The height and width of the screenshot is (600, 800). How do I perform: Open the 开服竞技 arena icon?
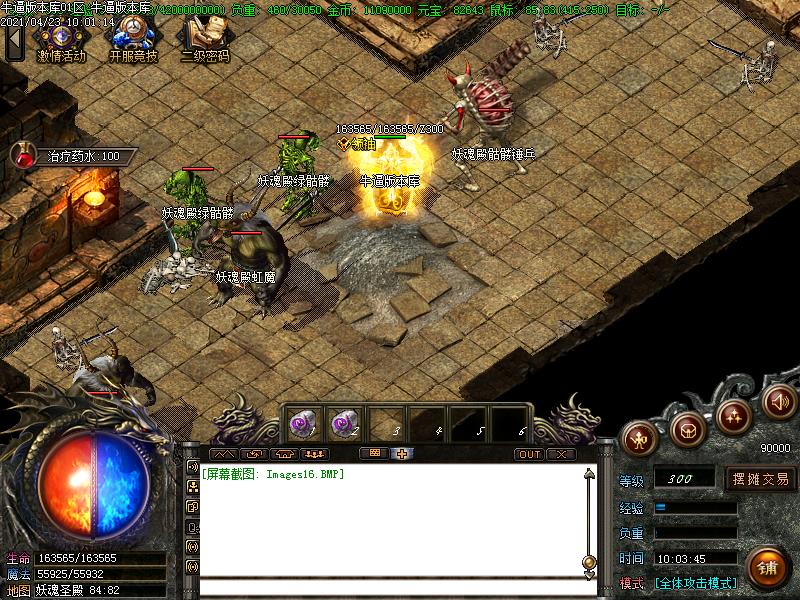click(133, 36)
